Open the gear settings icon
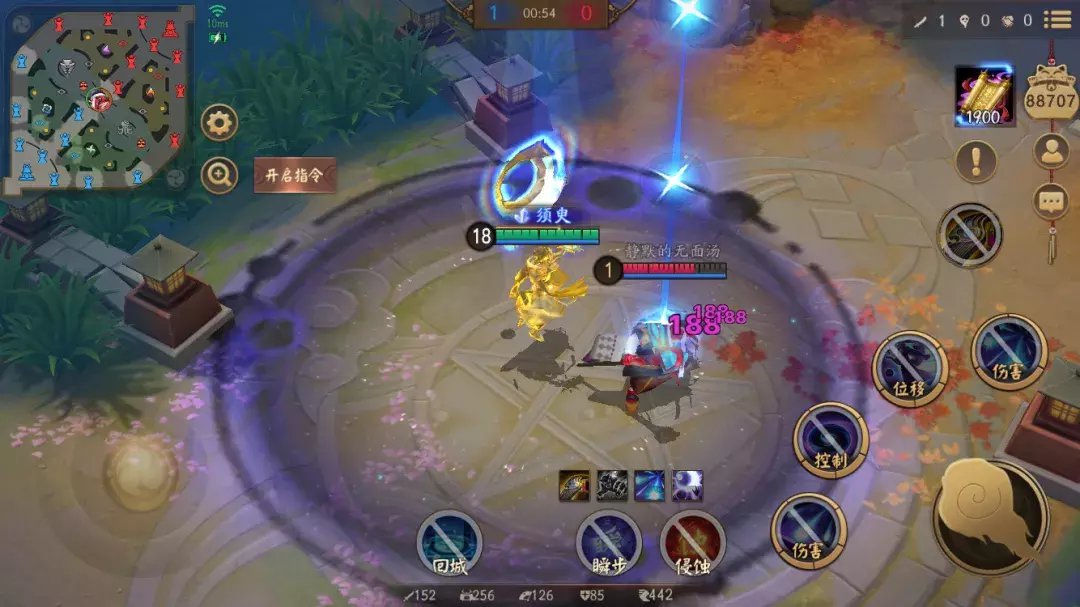 coord(219,123)
